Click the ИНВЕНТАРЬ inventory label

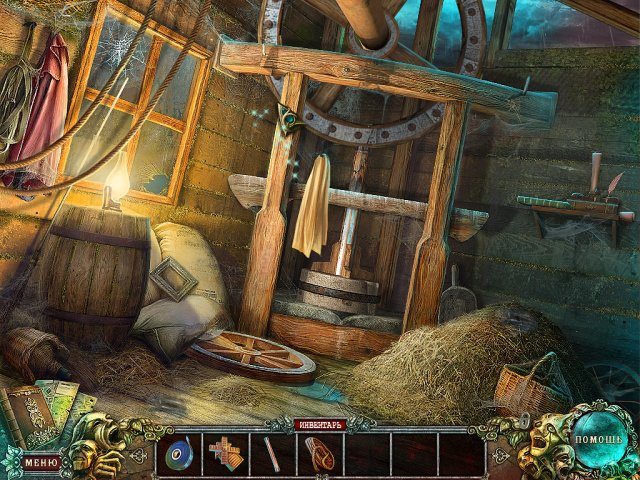(320, 425)
